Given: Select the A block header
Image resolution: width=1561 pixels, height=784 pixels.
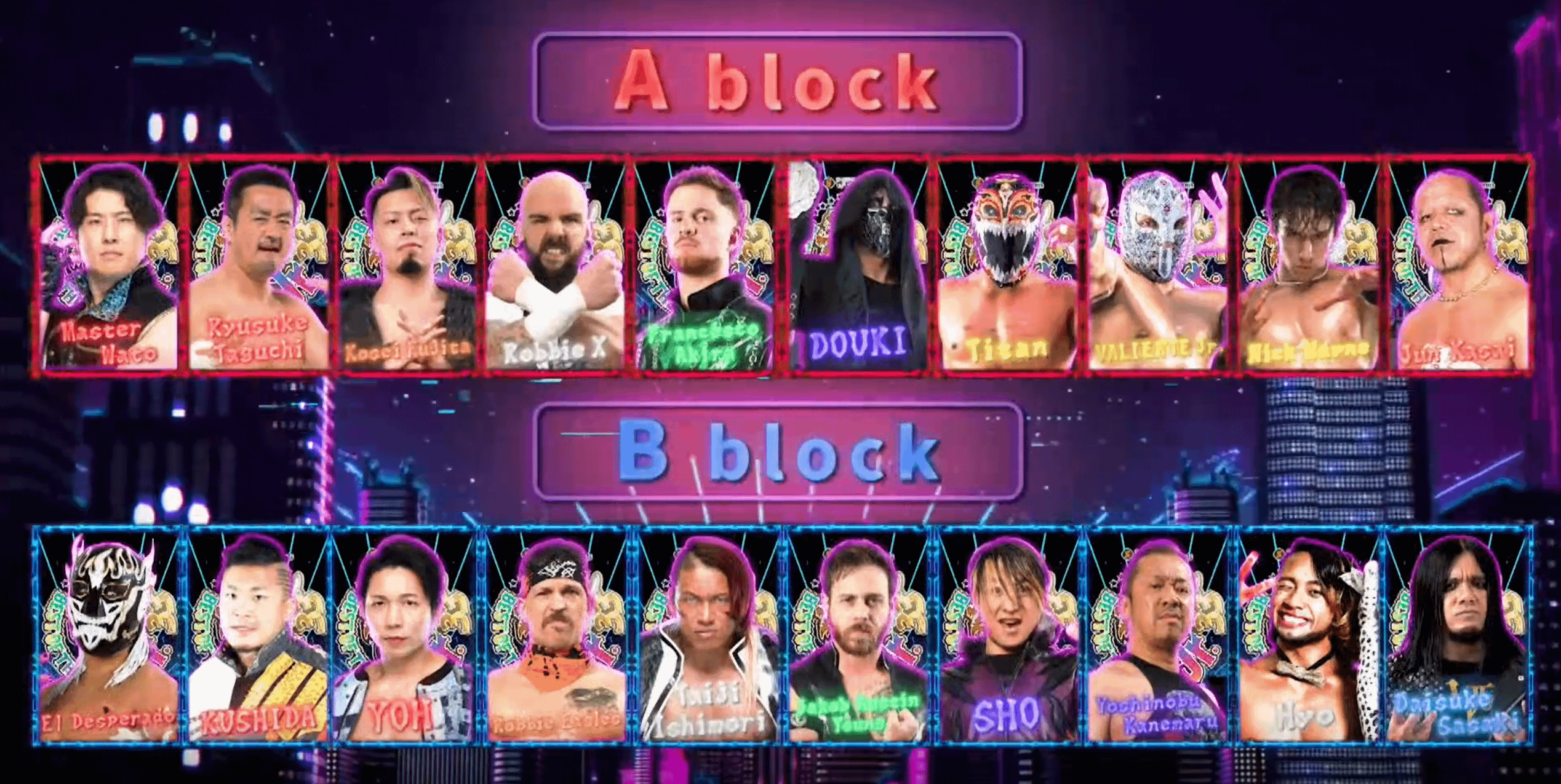Looking at the screenshot, I should pos(778,82).
